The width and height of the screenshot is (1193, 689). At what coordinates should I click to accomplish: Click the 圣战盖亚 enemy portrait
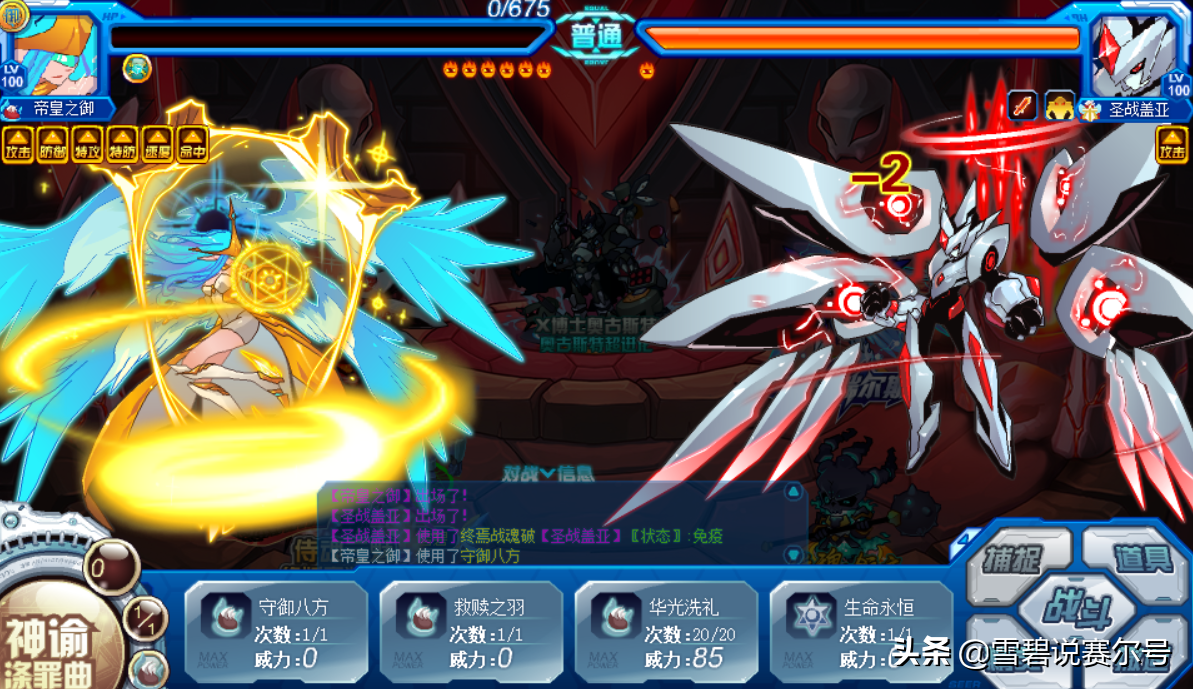pos(1136,52)
